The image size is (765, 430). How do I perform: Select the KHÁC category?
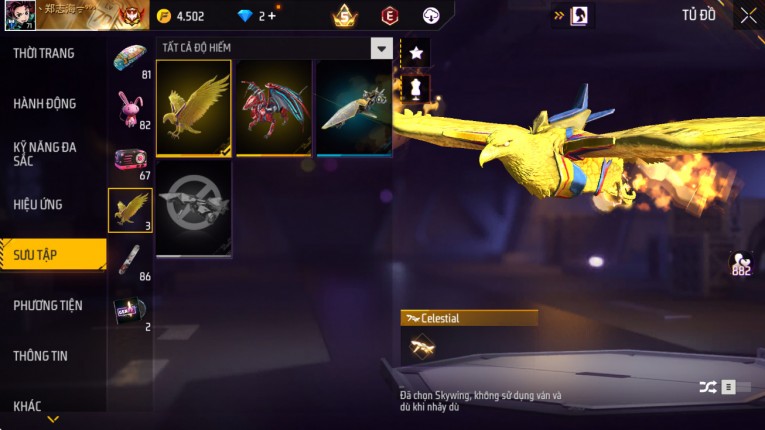[28, 405]
